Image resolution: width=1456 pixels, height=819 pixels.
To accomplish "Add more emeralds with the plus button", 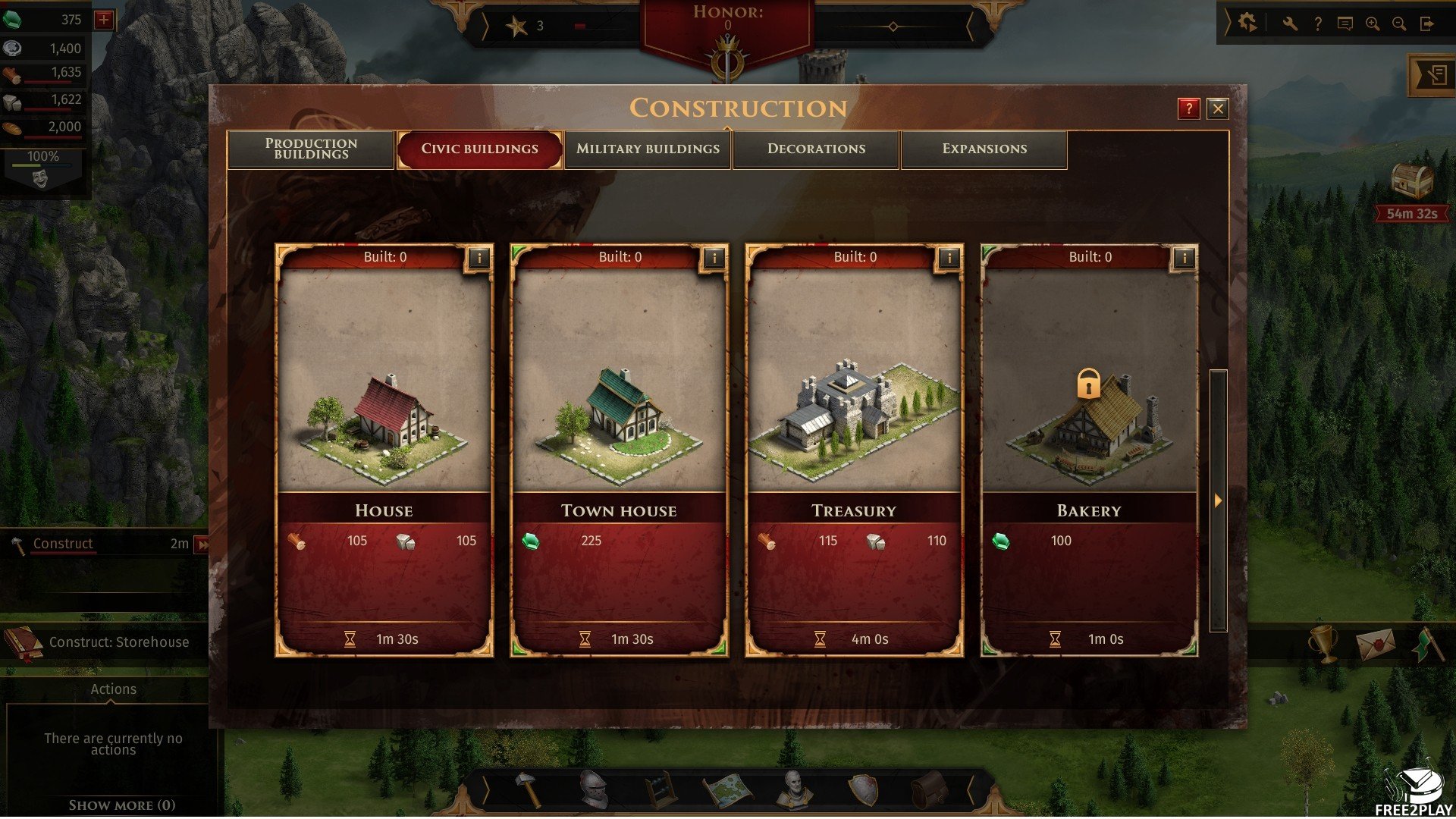I will [x=104, y=20].
